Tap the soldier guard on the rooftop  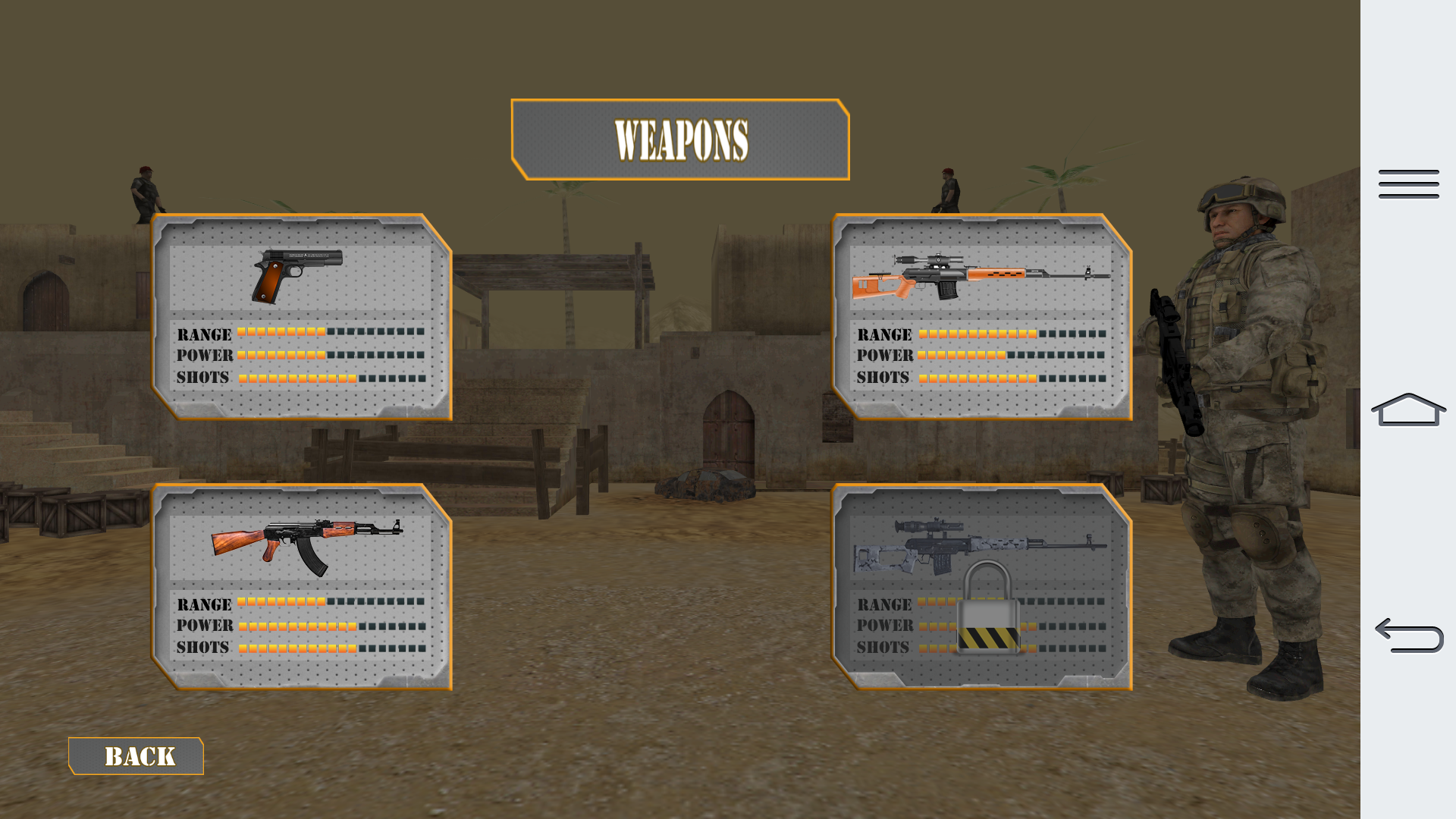(145, 190)
